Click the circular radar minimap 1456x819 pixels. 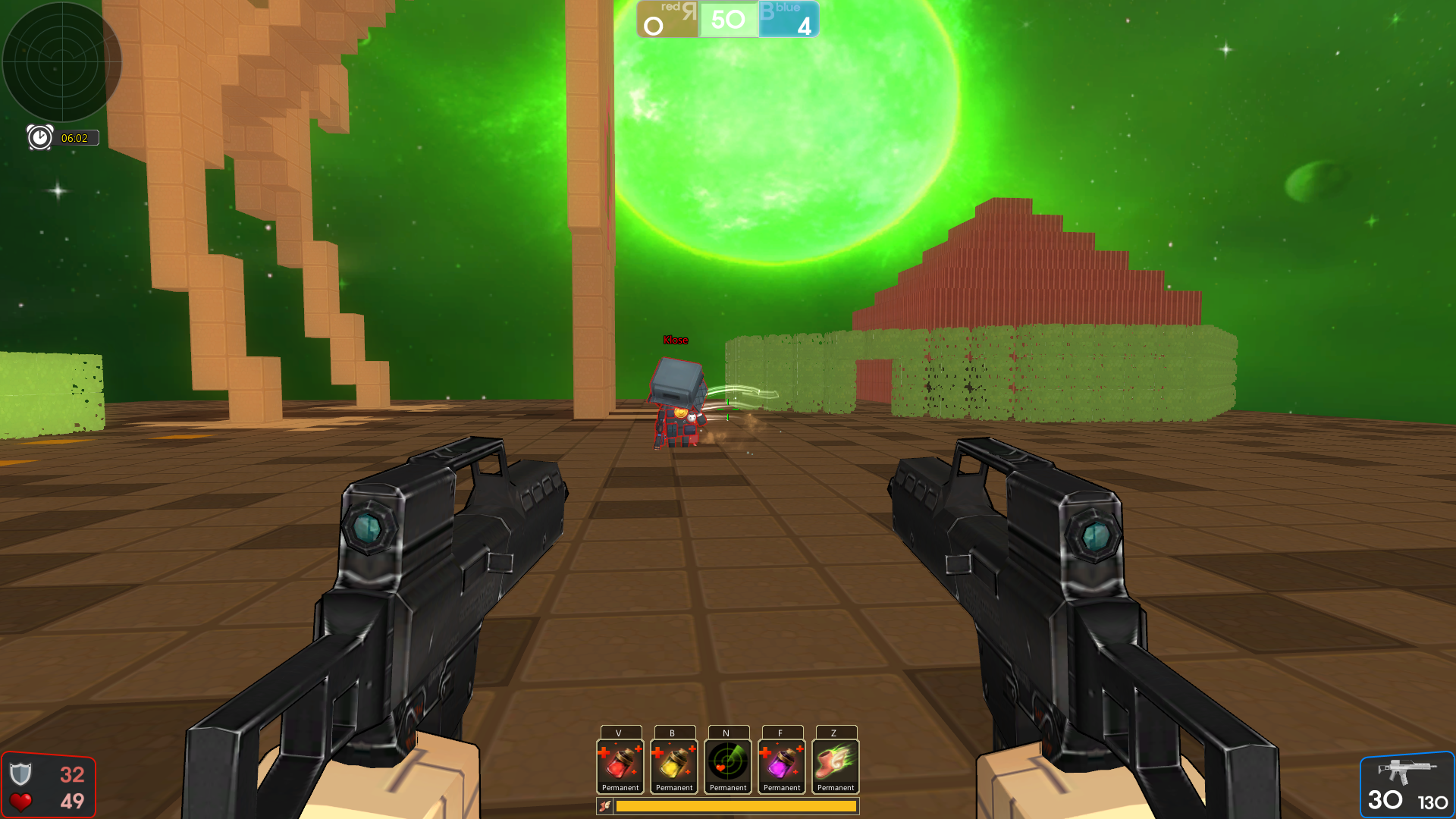click(x=62, y=62)
